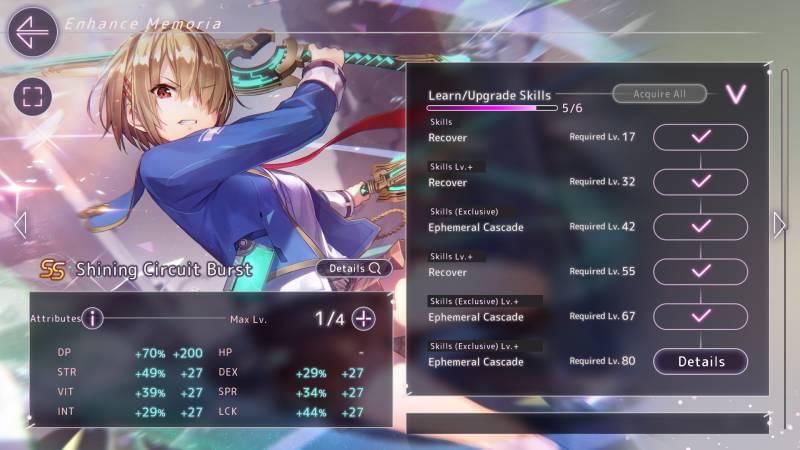Increase Max Lv. with the plus button

pos(364,319)
